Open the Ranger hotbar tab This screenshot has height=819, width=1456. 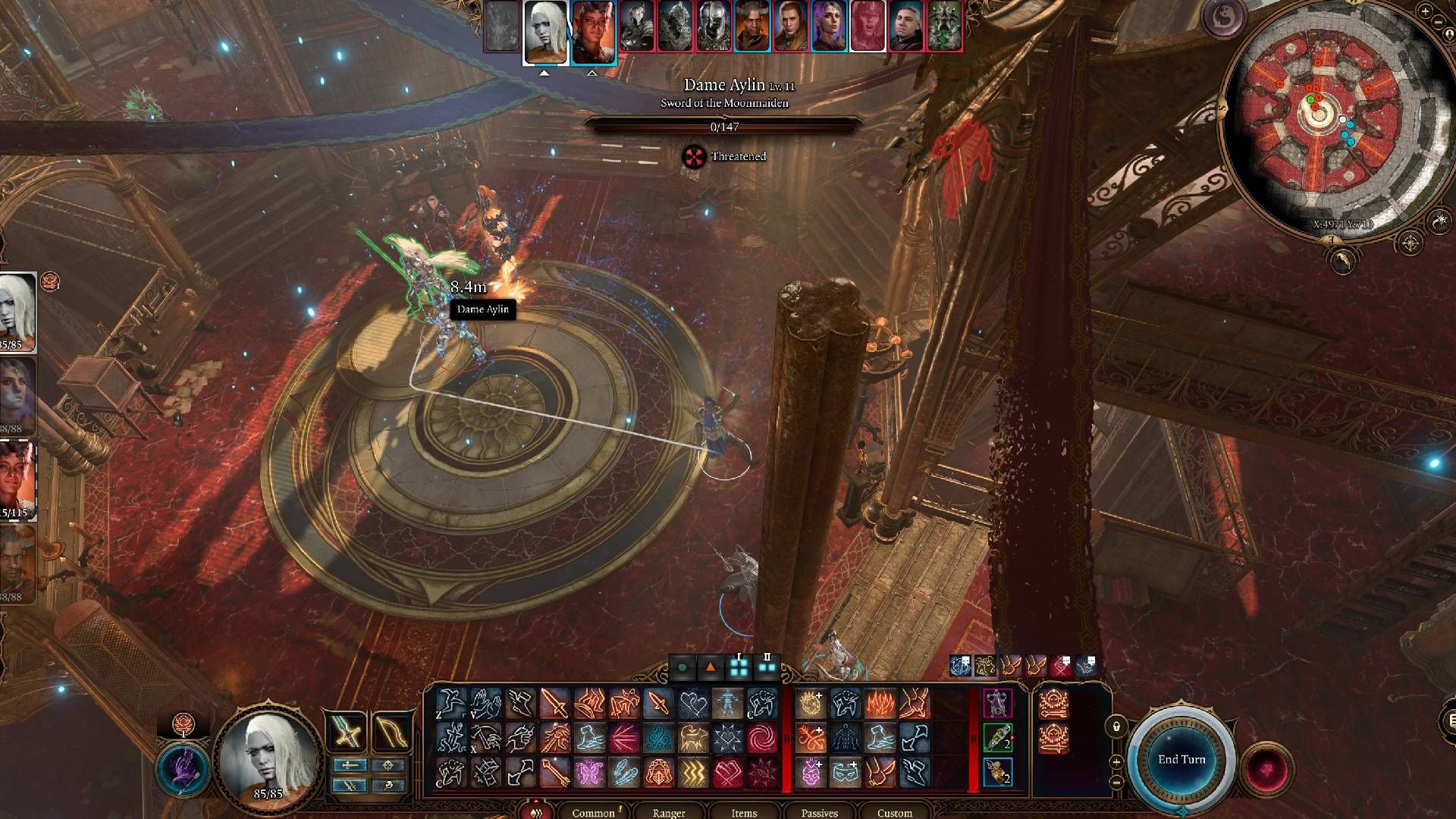coord(669,812)
